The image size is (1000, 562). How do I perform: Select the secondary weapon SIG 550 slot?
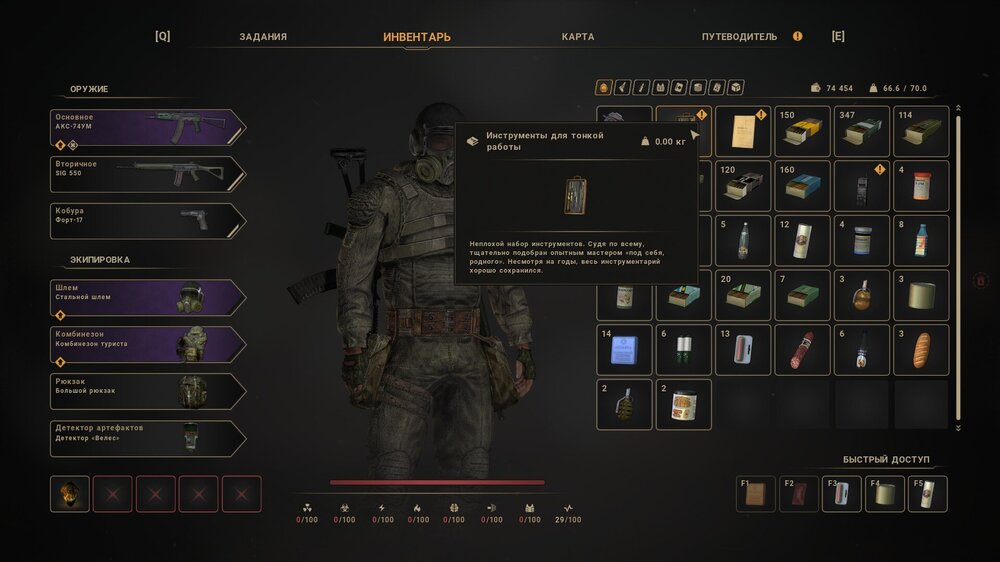pyautogui.click(x=148, y=174)
